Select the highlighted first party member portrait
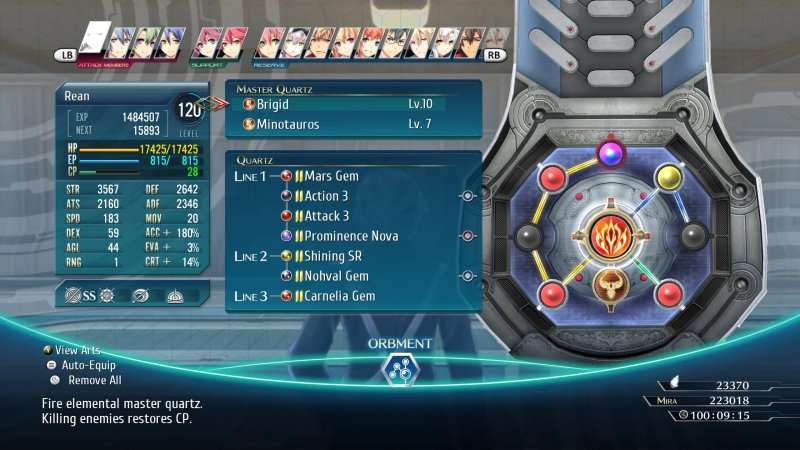The height and width of the screenshot is (450, 800). coord(94,39)
